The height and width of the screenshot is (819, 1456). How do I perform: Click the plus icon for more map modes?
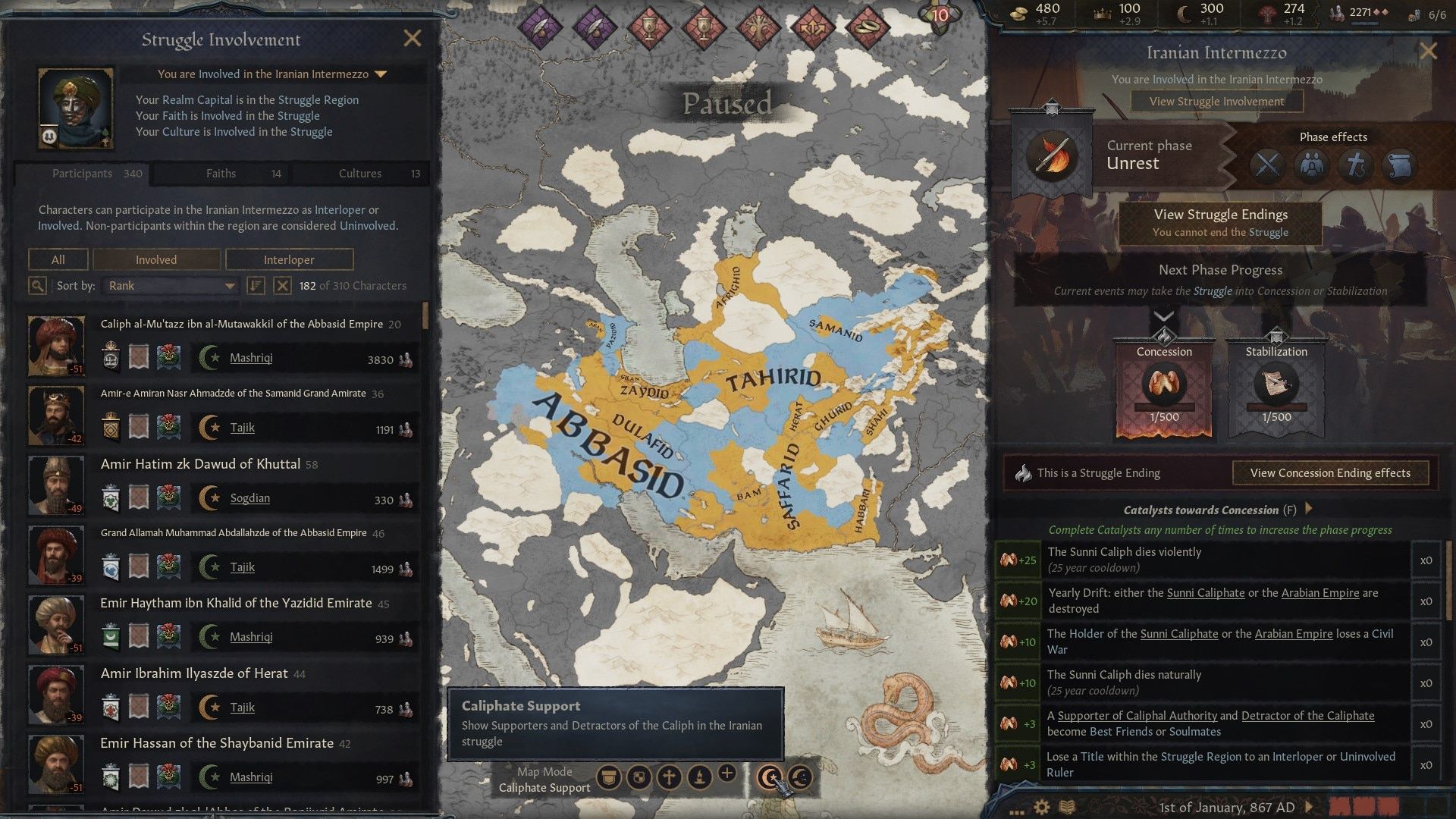click(x=728, y=775)
